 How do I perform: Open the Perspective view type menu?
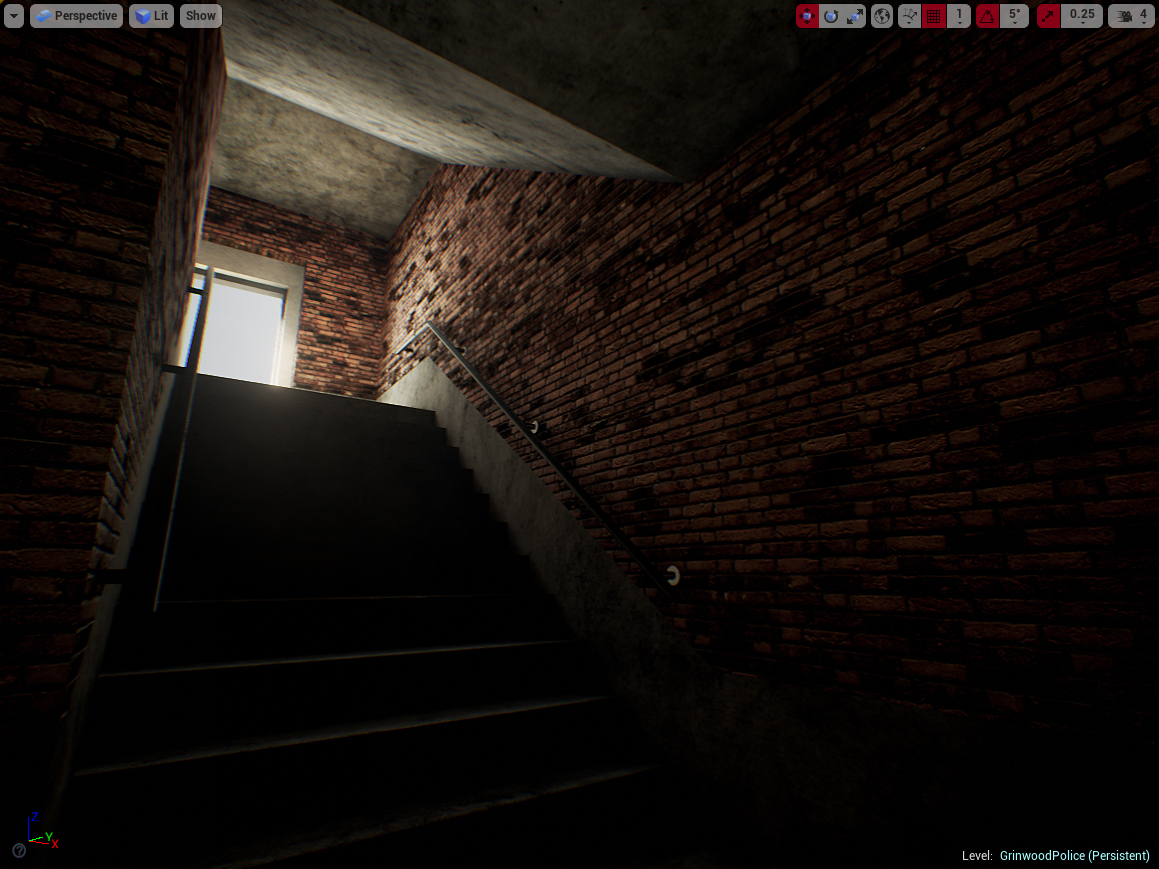point(76,16)
